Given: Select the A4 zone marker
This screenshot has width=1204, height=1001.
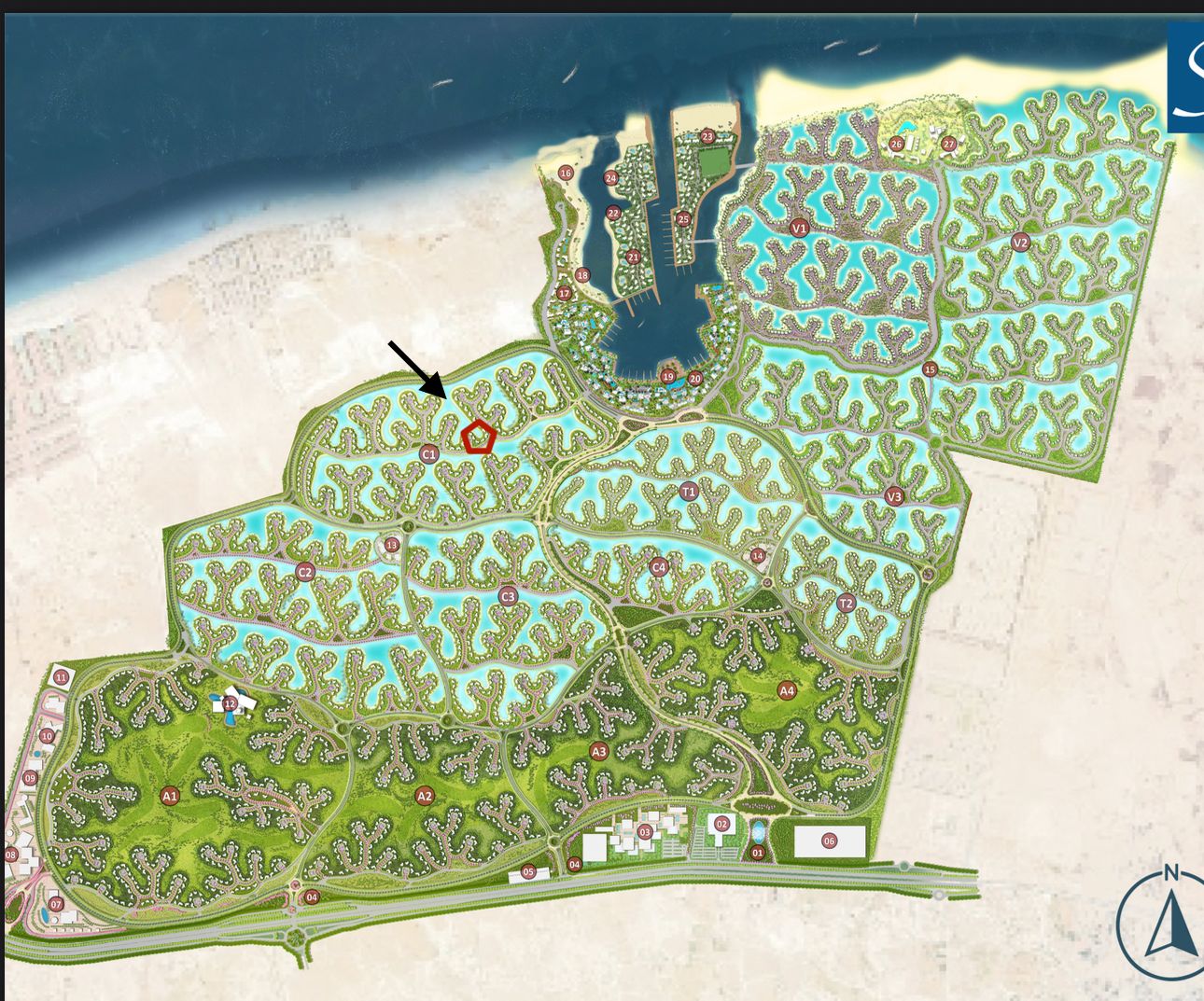Looking at the screenshot, I should point(787,690).
